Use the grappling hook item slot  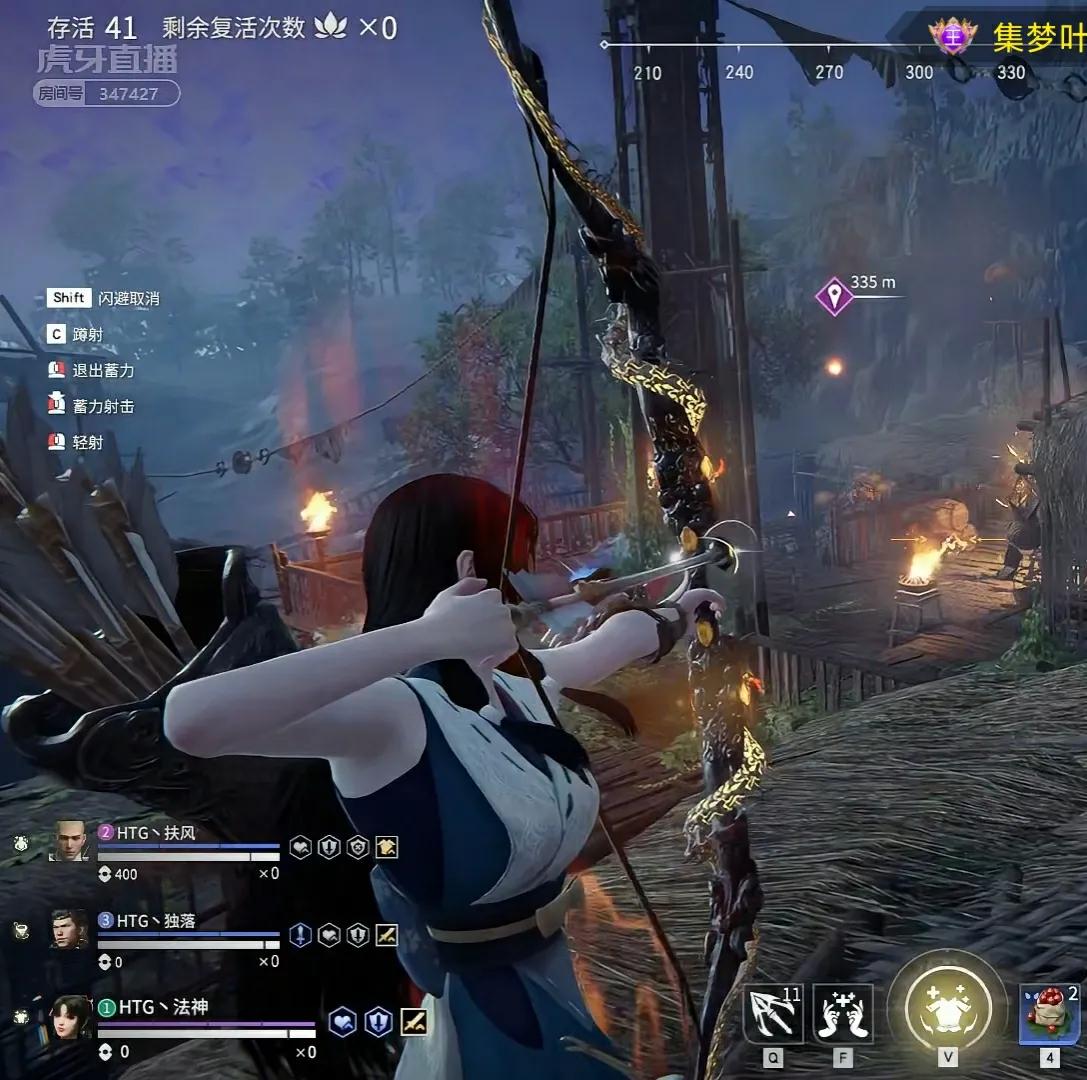tap(773, 1014)
